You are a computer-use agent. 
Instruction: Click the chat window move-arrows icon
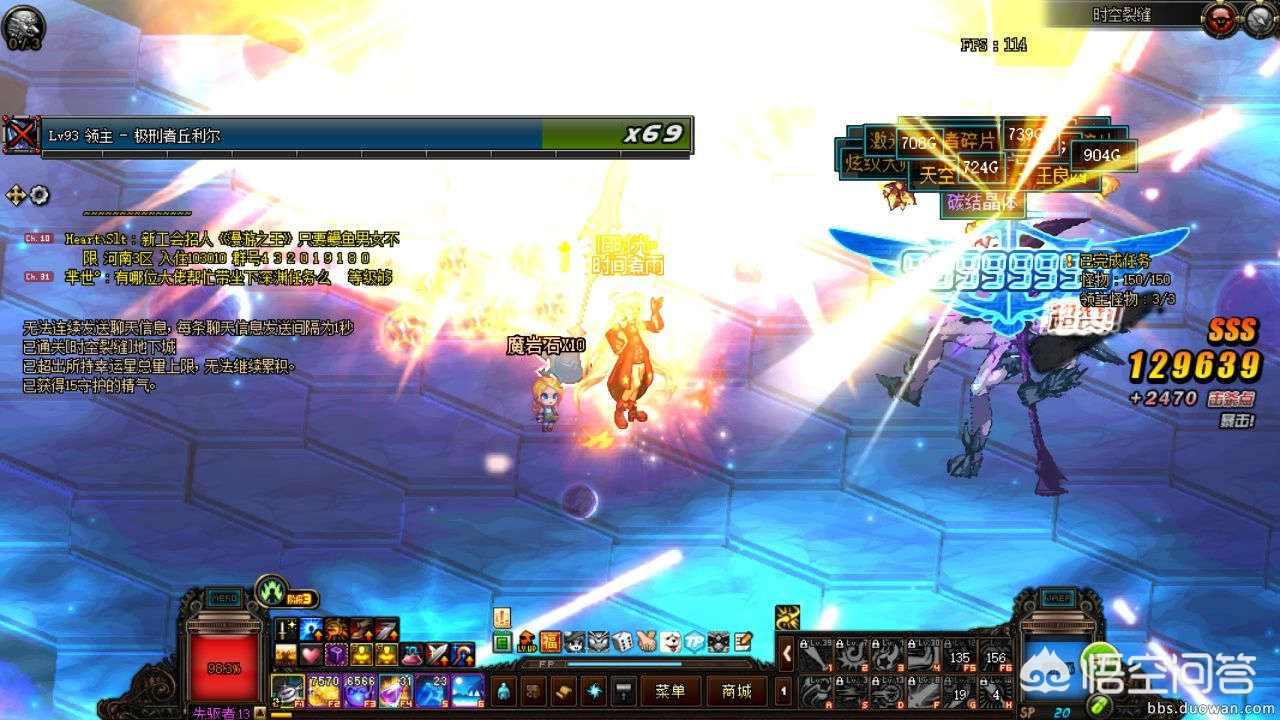[x=16, y=195]
